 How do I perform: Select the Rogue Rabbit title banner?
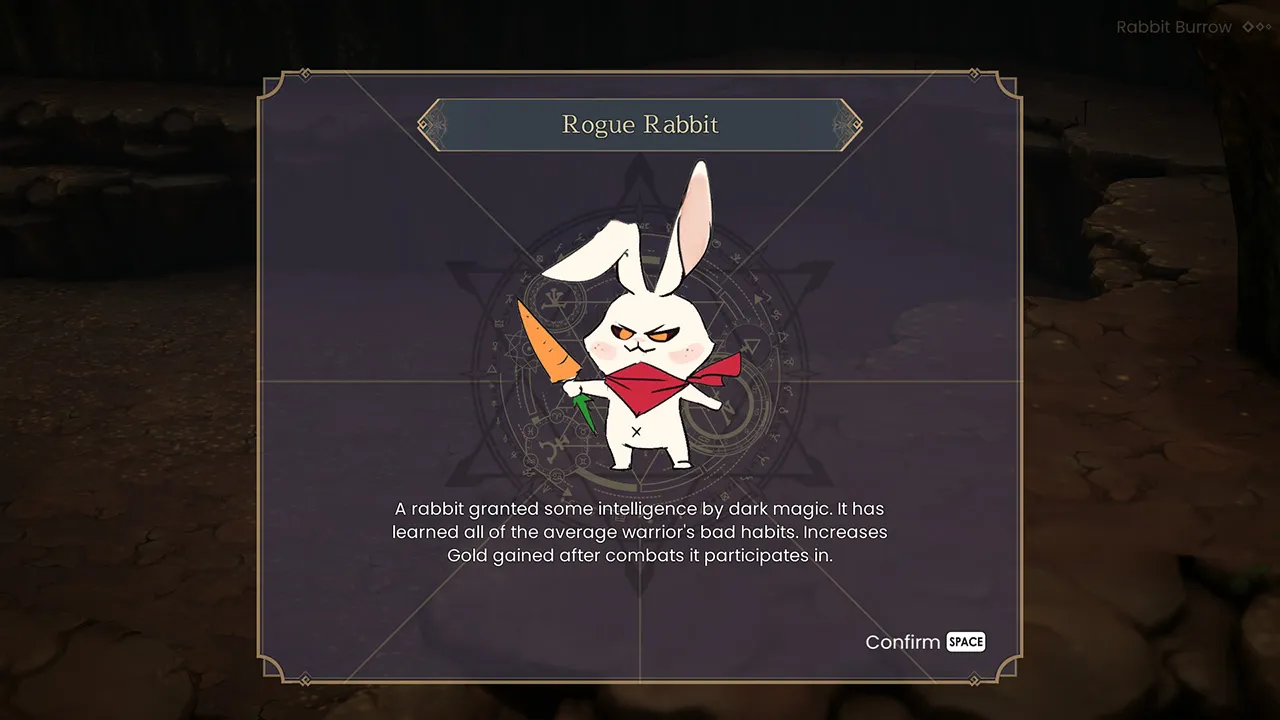(640, 124)
